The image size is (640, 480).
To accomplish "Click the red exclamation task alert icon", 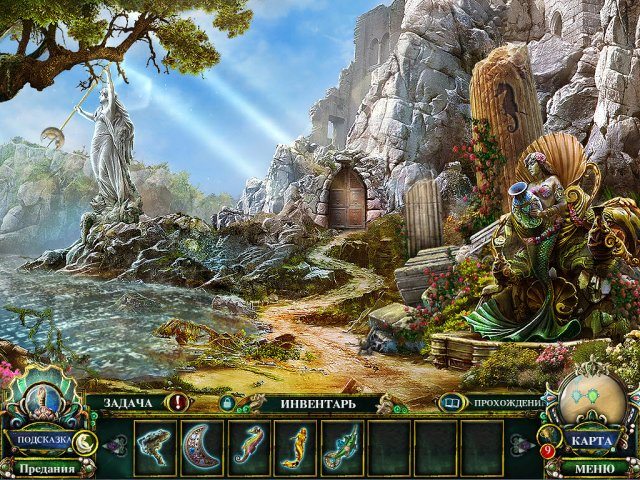I will [x=179, y=403].
